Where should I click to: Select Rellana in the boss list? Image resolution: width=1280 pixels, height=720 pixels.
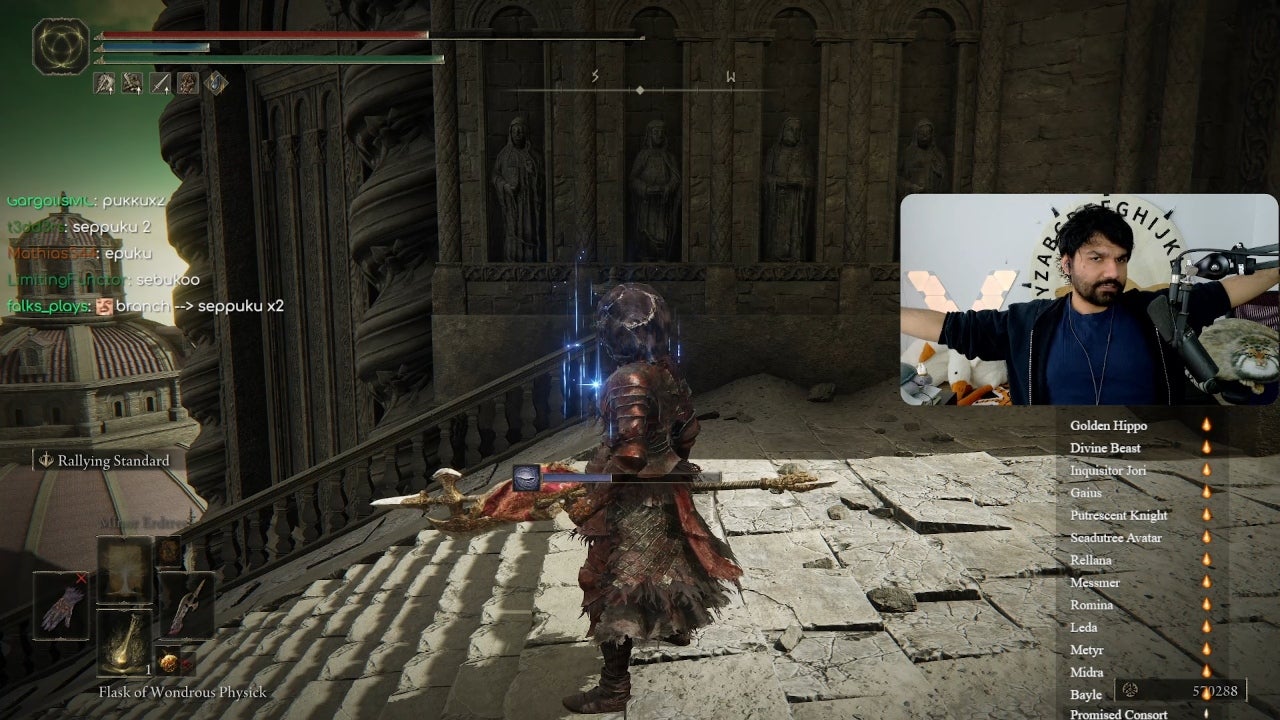click(1093, 560)
